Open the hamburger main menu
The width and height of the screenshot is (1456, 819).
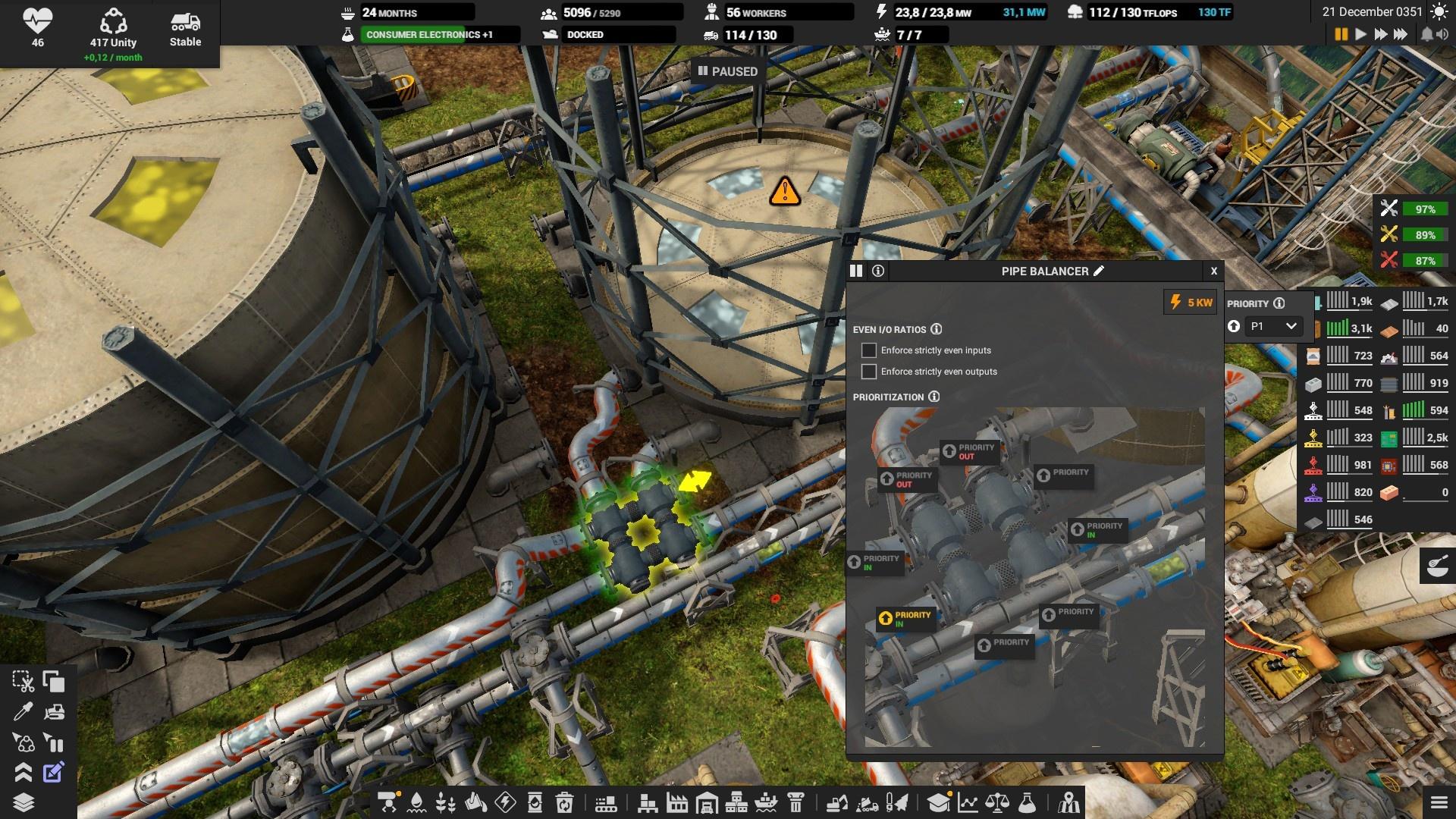[x=1438, y=802]
